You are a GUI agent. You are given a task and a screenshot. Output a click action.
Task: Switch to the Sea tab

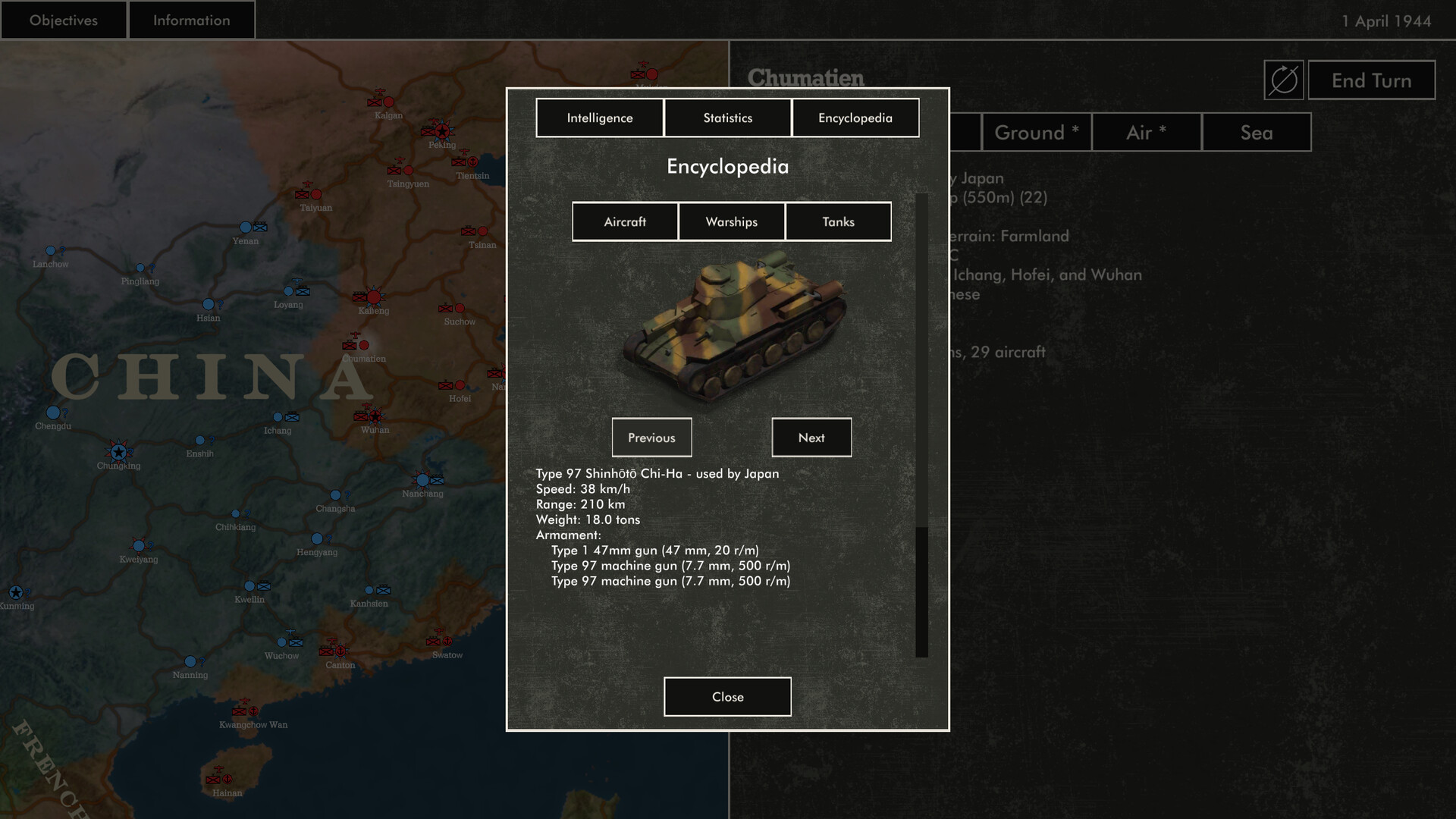pyautogui.click(x=1255, y=132)
